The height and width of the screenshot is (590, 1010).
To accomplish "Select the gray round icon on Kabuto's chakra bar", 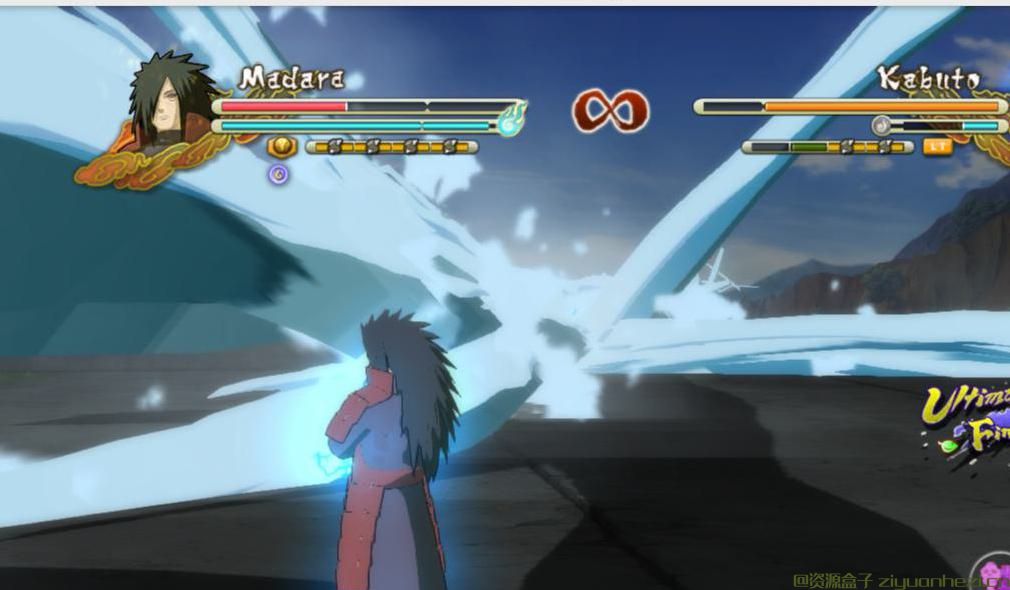I will tap(881, 125).
